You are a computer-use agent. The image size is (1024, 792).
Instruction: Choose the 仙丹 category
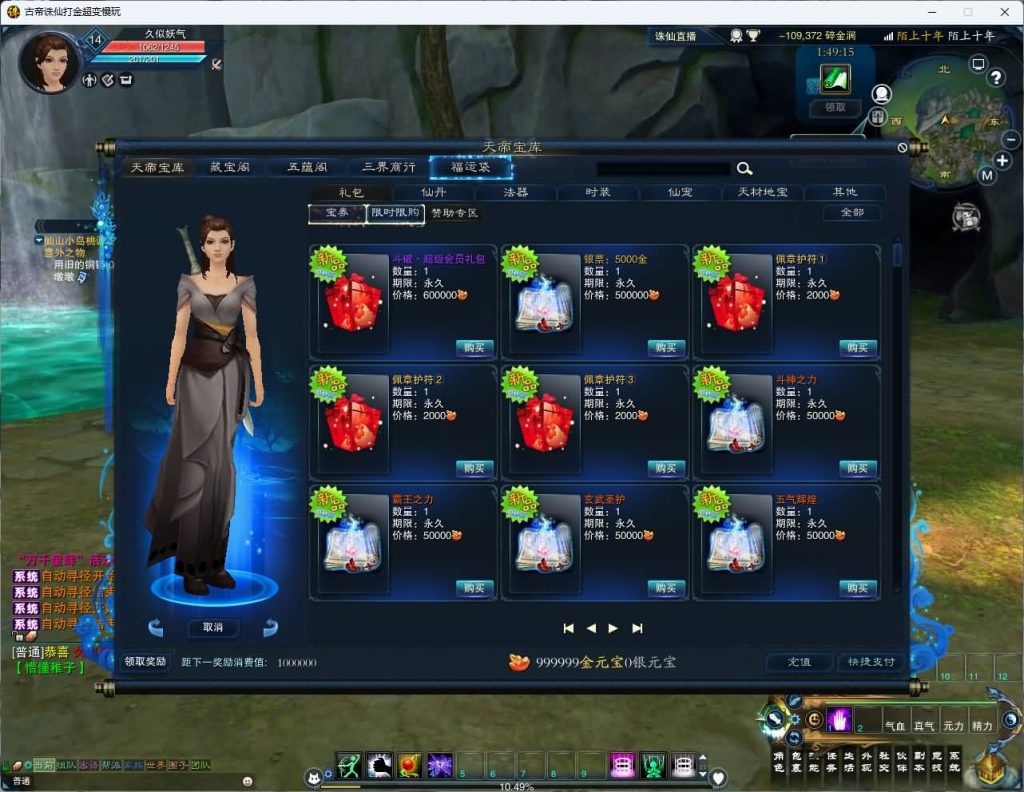pyautogui.click(x=434, y=192)
